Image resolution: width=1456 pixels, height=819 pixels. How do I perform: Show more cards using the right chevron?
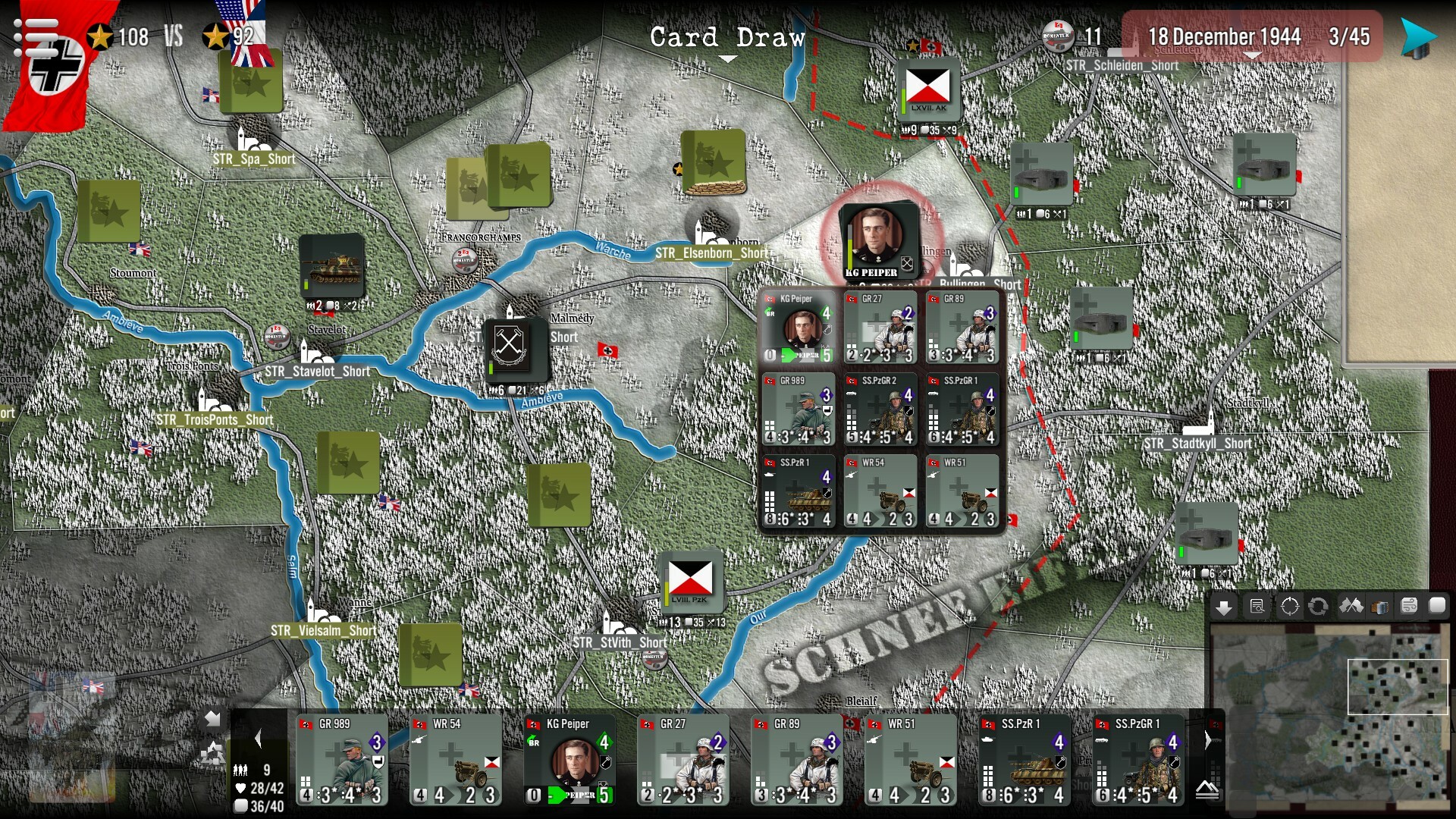(x=1207, y=740)
